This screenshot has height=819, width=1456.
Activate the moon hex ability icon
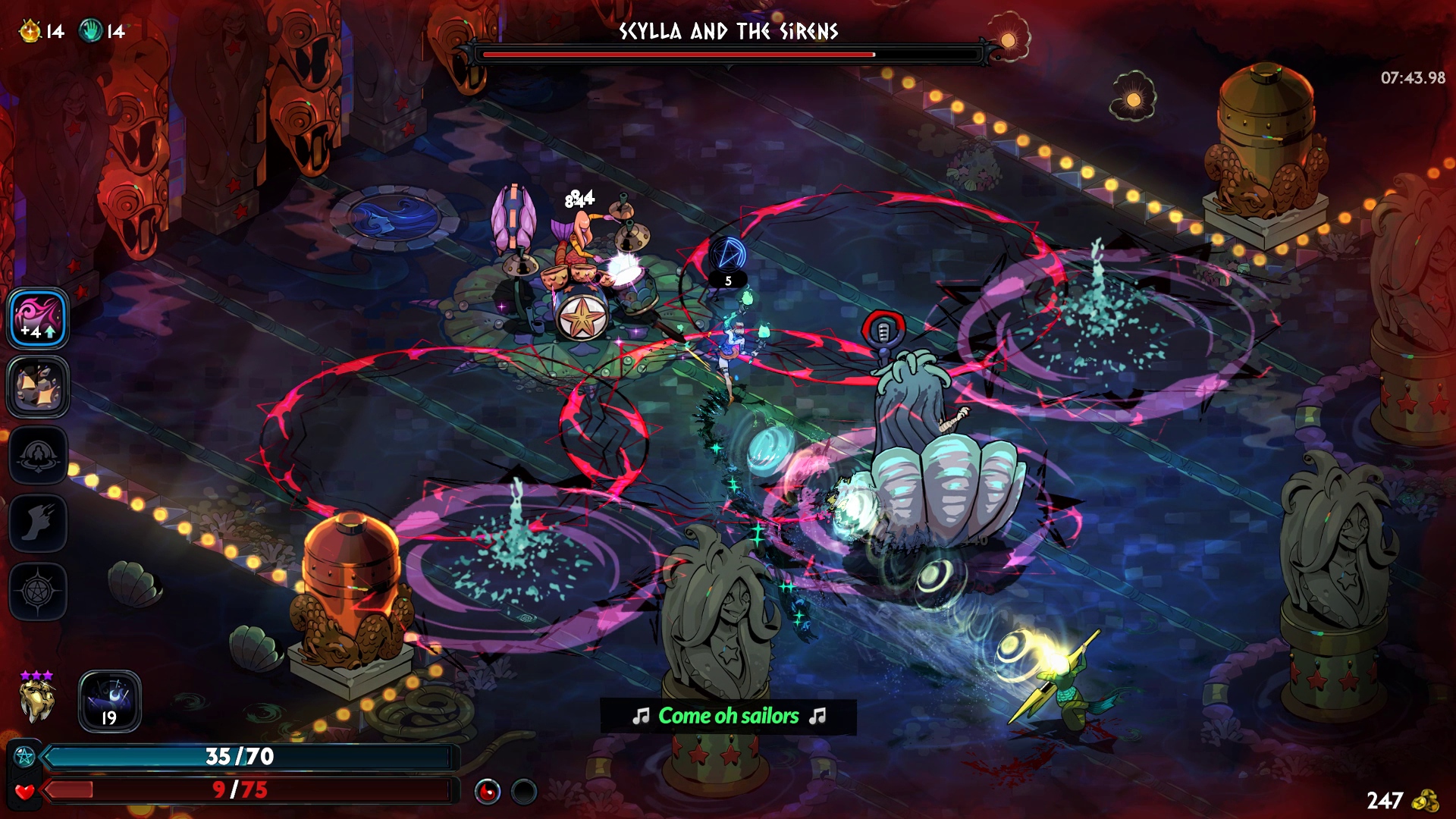pos(110,701)
